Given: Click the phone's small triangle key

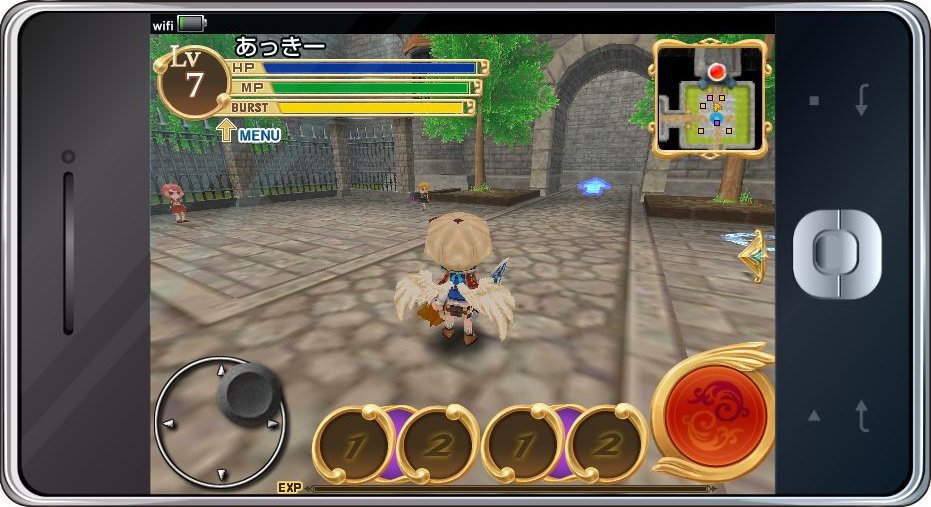Looking at the screenshot, I should 814,415.
